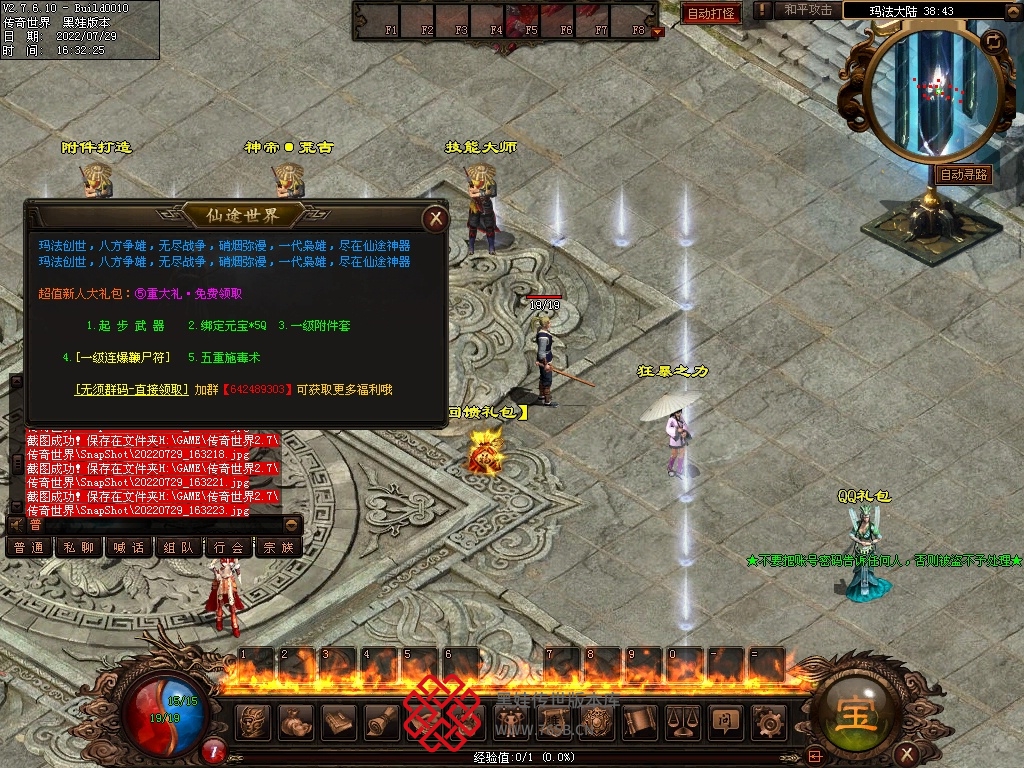Click the minimap refresh arrows button
The image size is (1024, 768).
coord(992,41)
